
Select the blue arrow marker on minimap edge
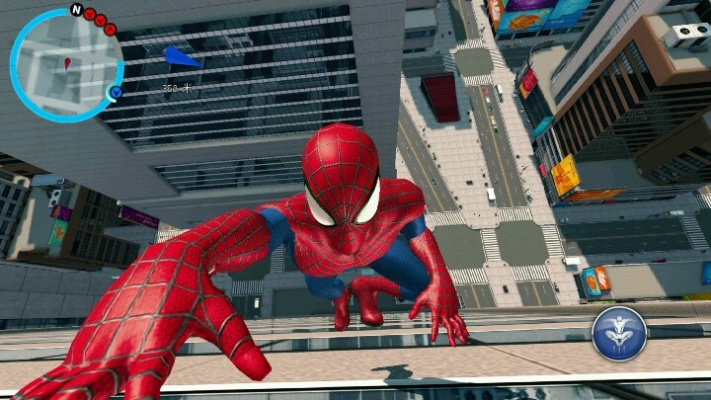coord(116,93)
